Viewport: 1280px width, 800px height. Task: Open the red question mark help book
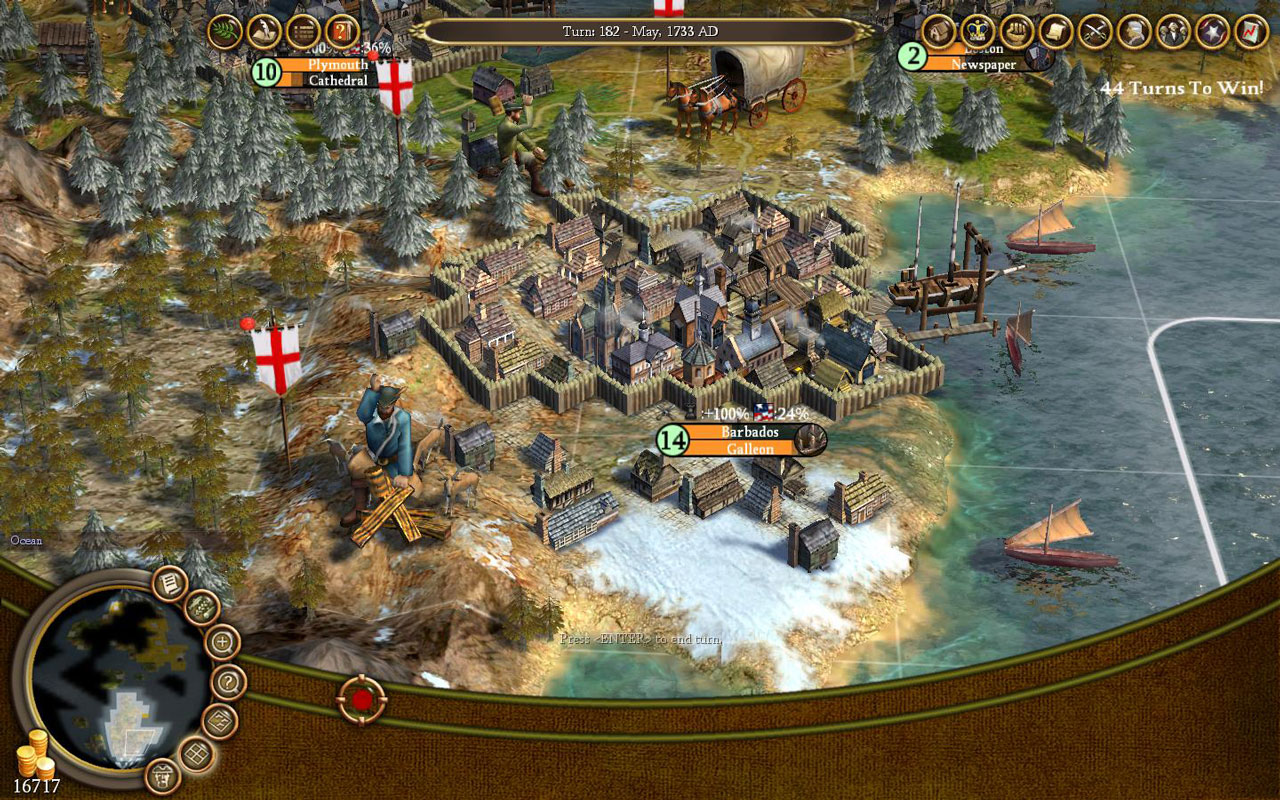tap(342, 31)
